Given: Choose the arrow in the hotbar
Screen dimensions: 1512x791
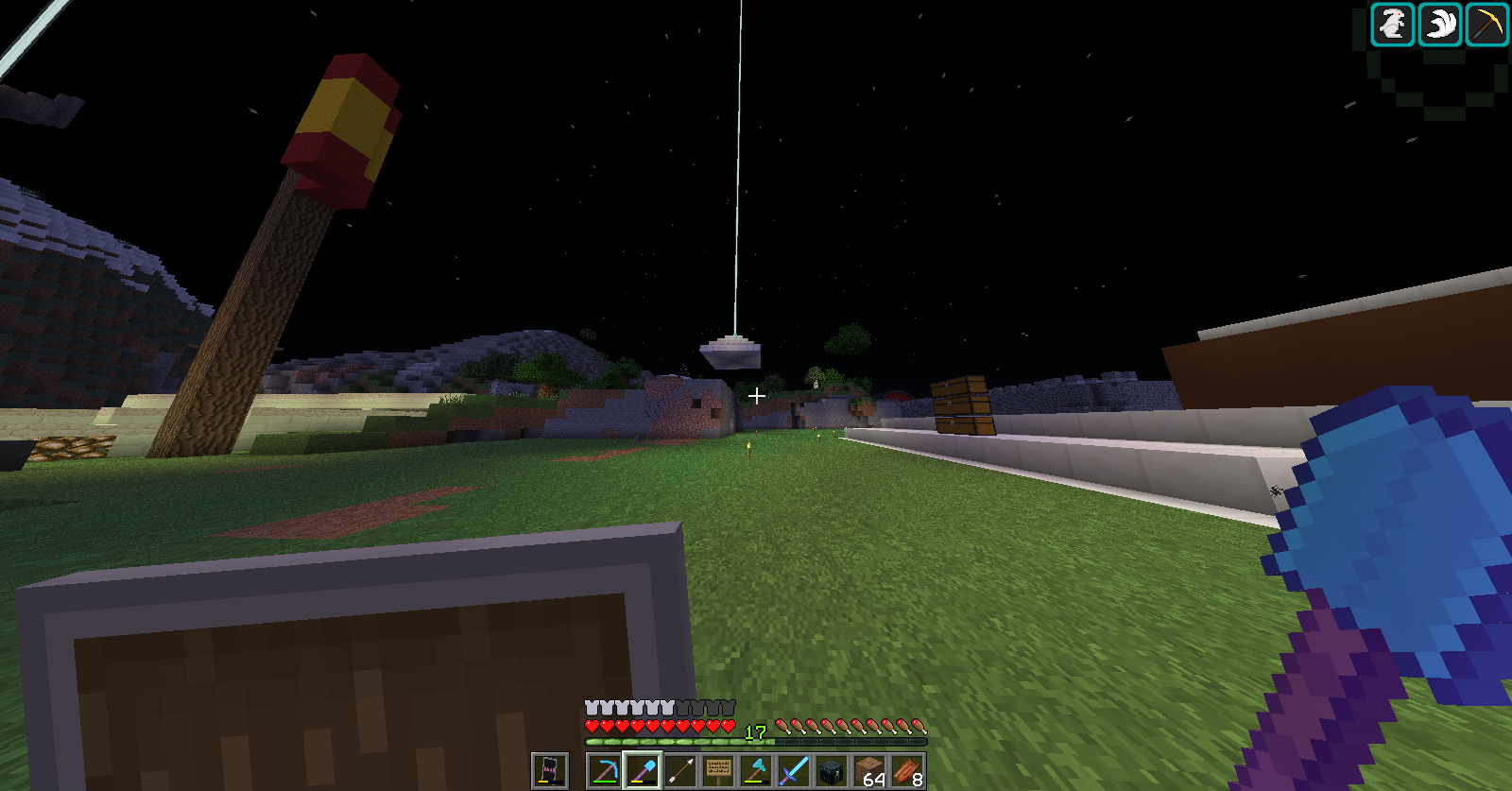Looking at the screenshot, I should [680, 771].
